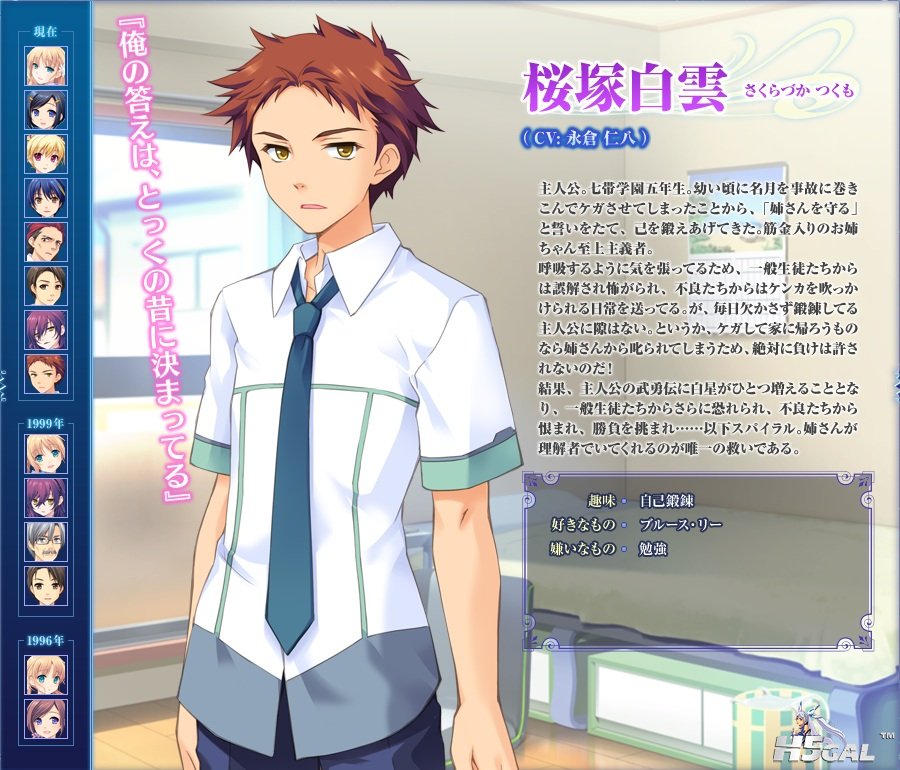View the brown-haired girl with purple eyes under 1996年

coord(47,719)
